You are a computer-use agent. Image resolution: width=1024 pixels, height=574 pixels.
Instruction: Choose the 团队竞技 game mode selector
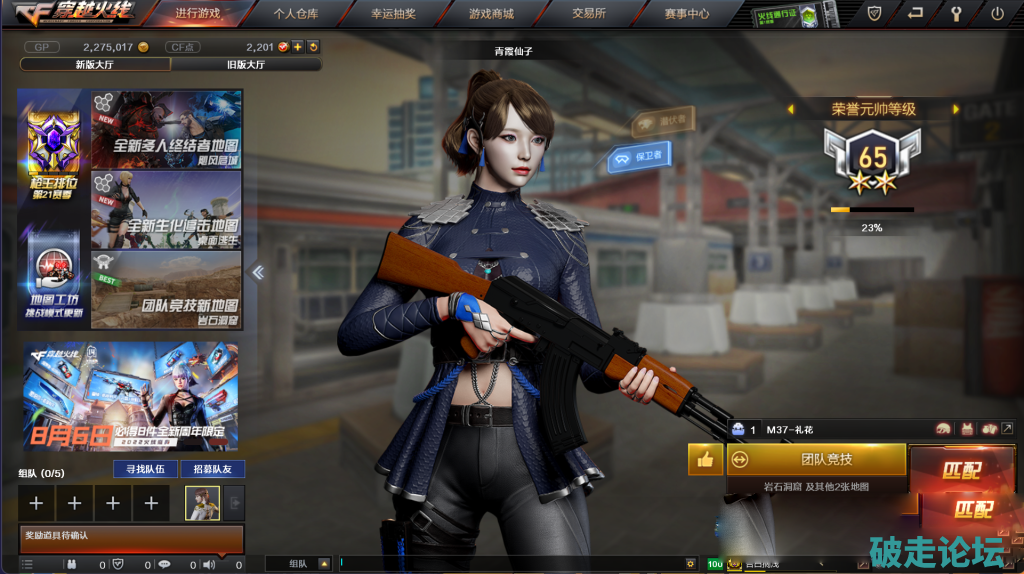click(x=816, y=459)
